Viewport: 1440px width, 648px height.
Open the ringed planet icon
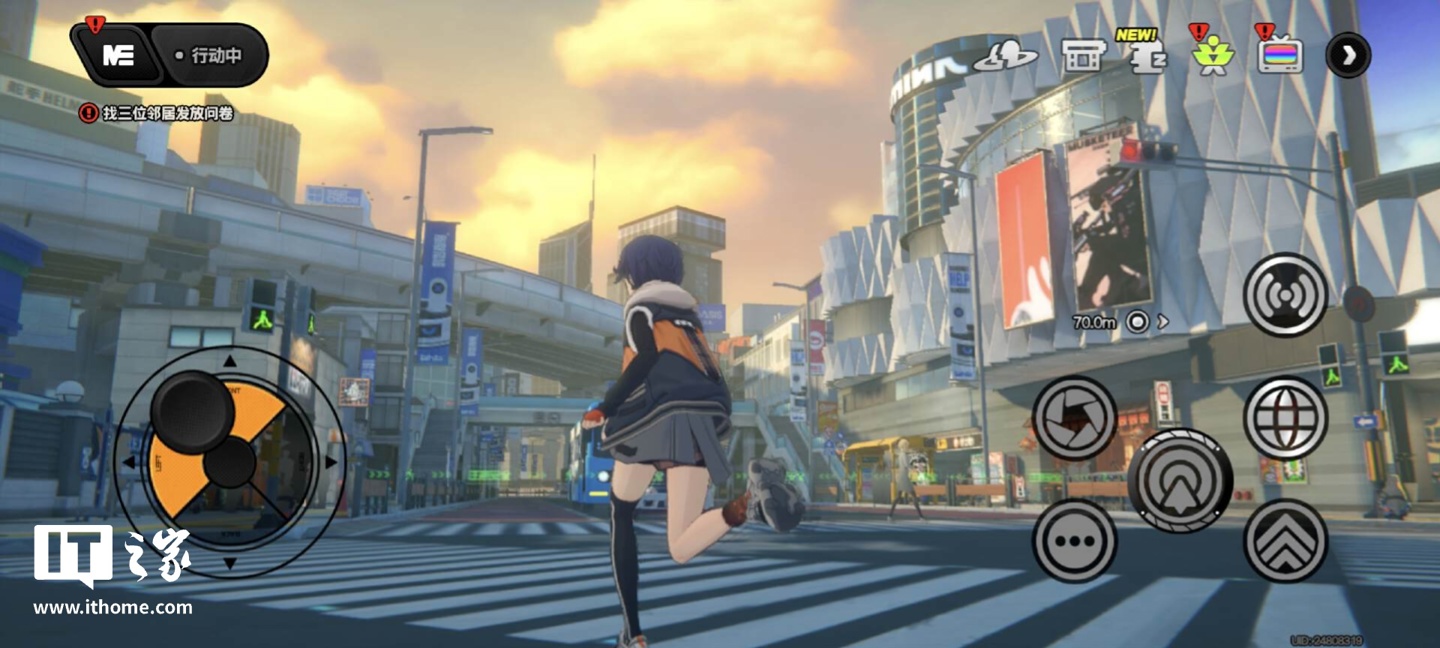pos(1005,56)
